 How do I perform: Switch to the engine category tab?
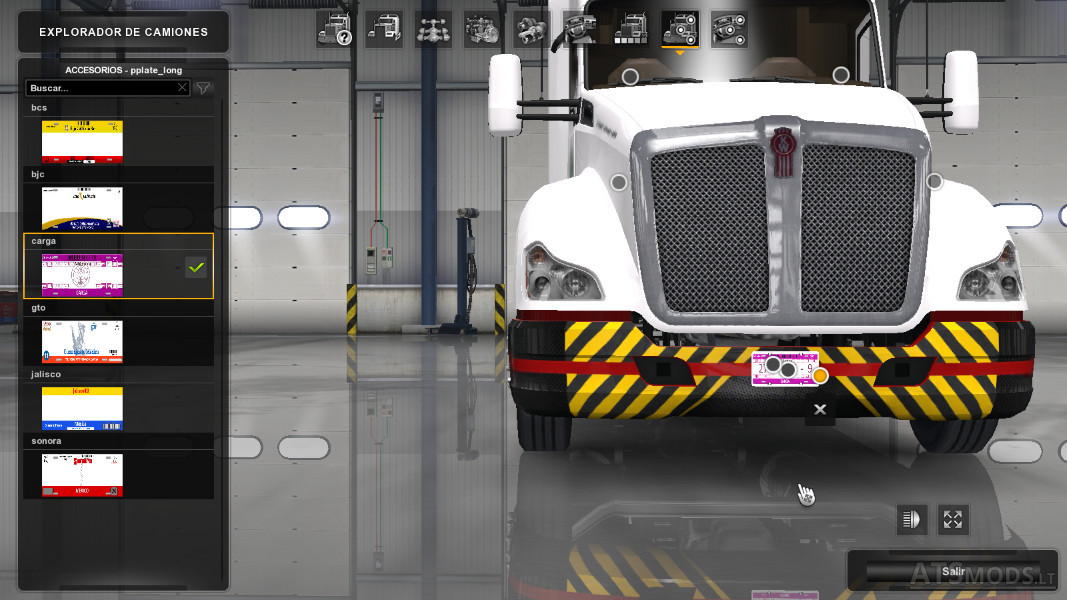[x=482, y=30]
